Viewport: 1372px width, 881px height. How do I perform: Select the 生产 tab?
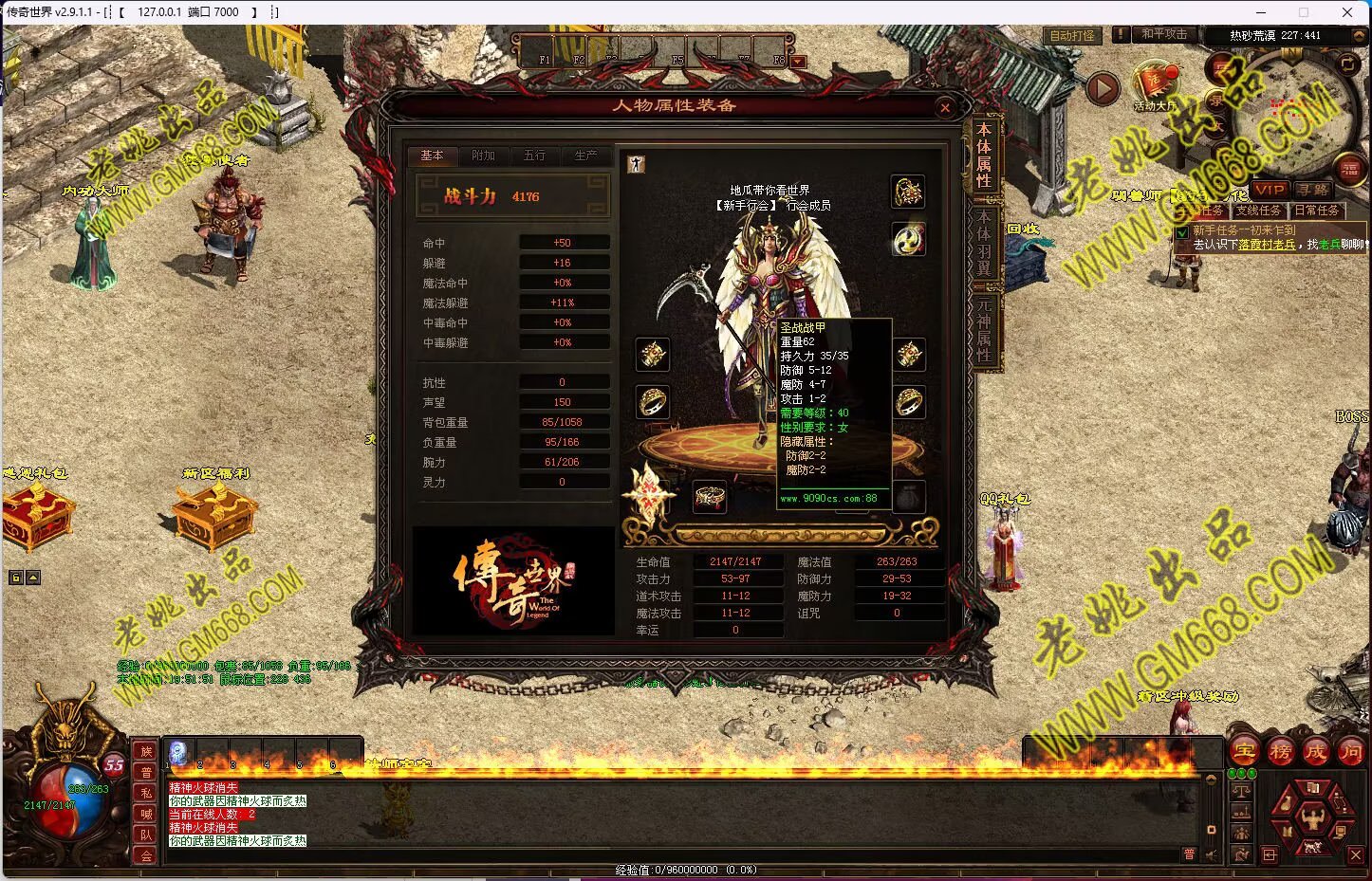(585, 156)
